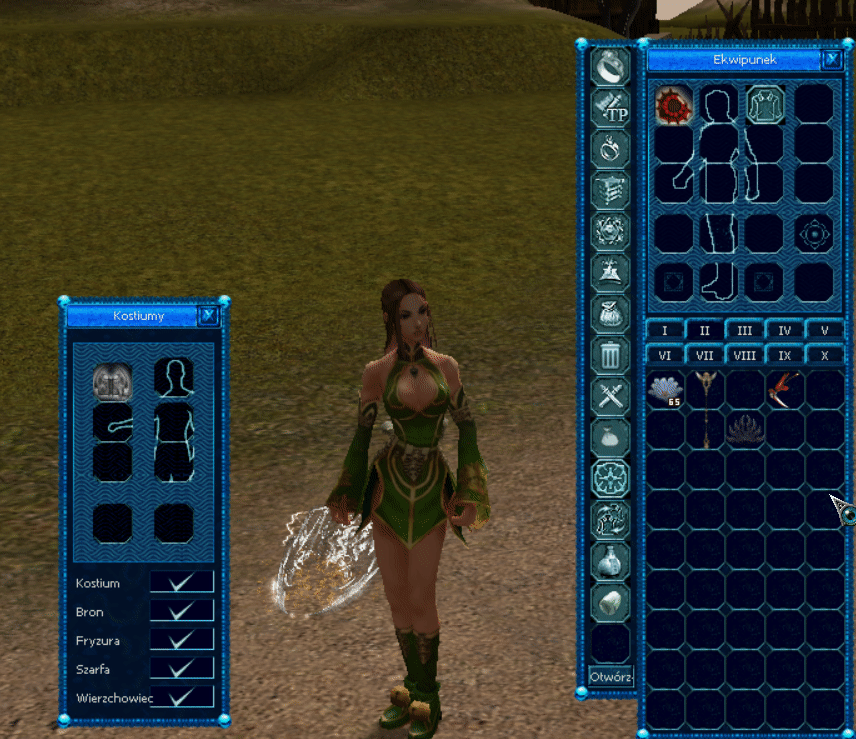Screen dimensions: 856x739
Task: Switch to inventory page X
Action: 824,354
